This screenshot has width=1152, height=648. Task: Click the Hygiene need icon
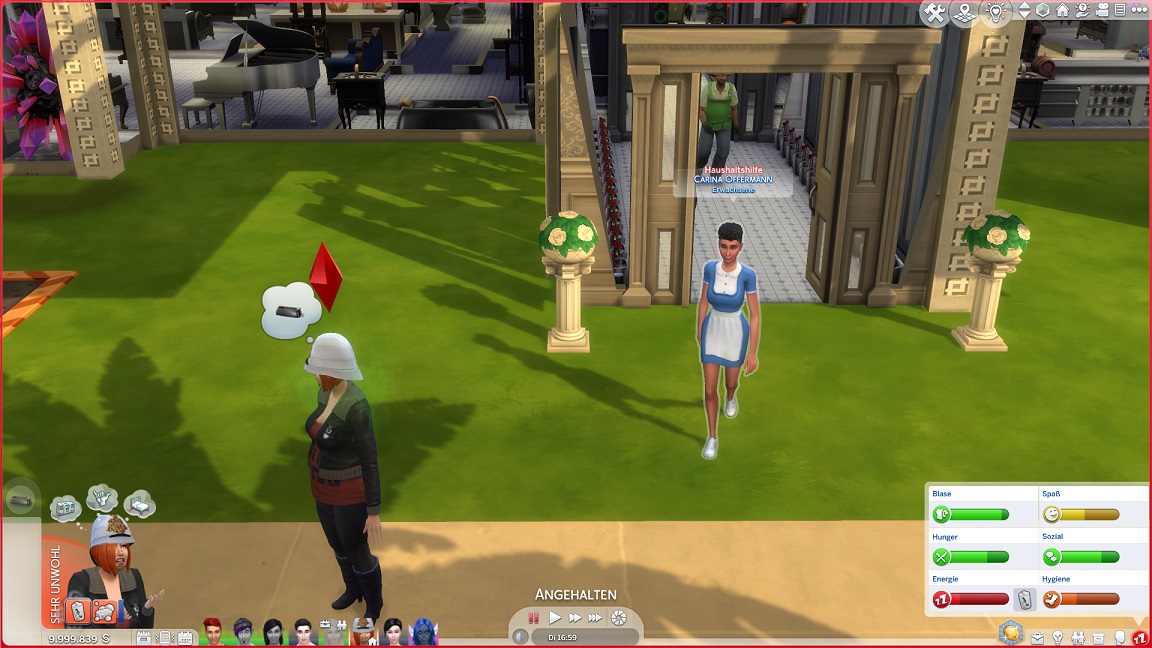(1051, 599)
